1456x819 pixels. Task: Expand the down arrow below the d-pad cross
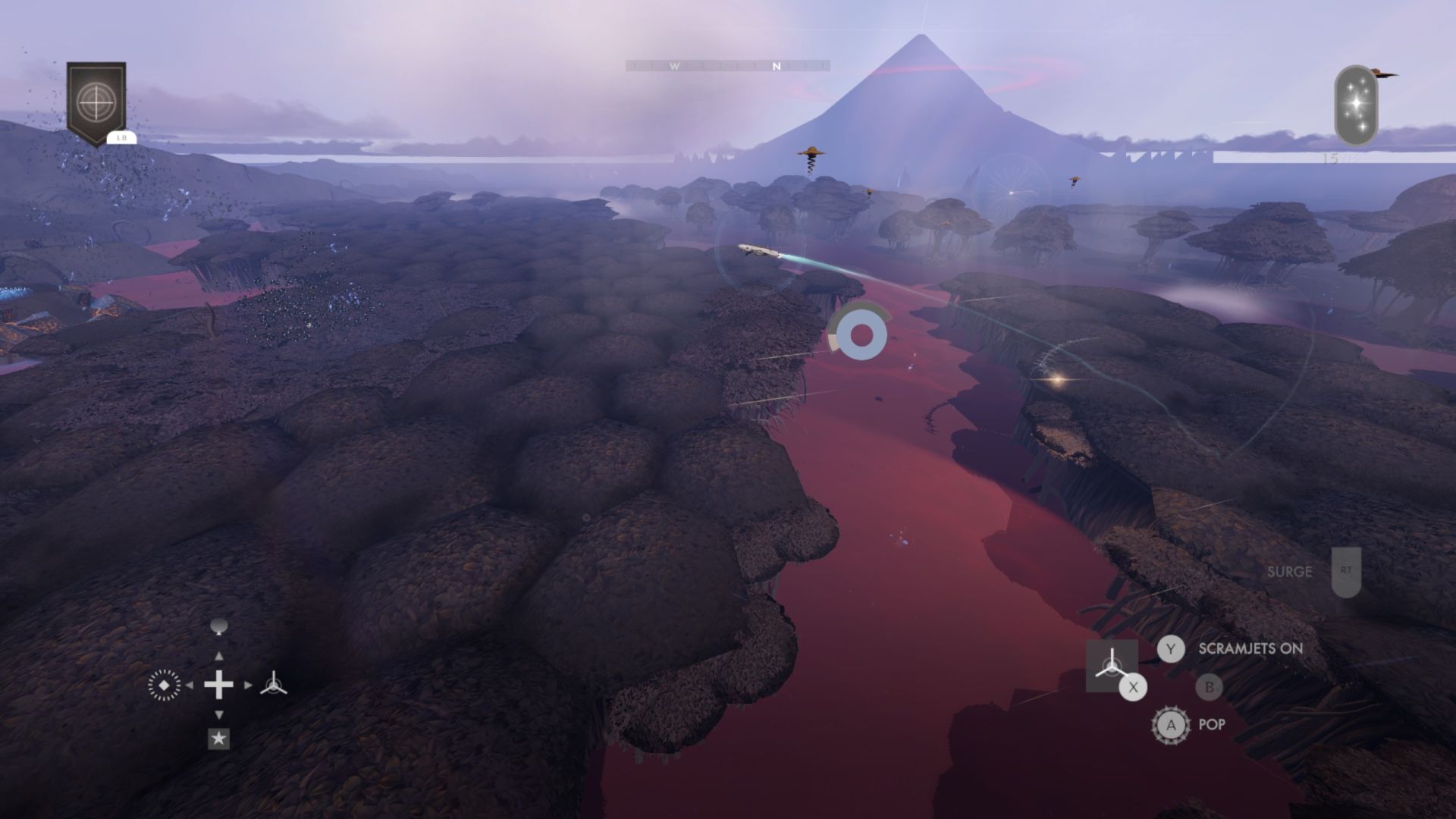click(220, 714)
